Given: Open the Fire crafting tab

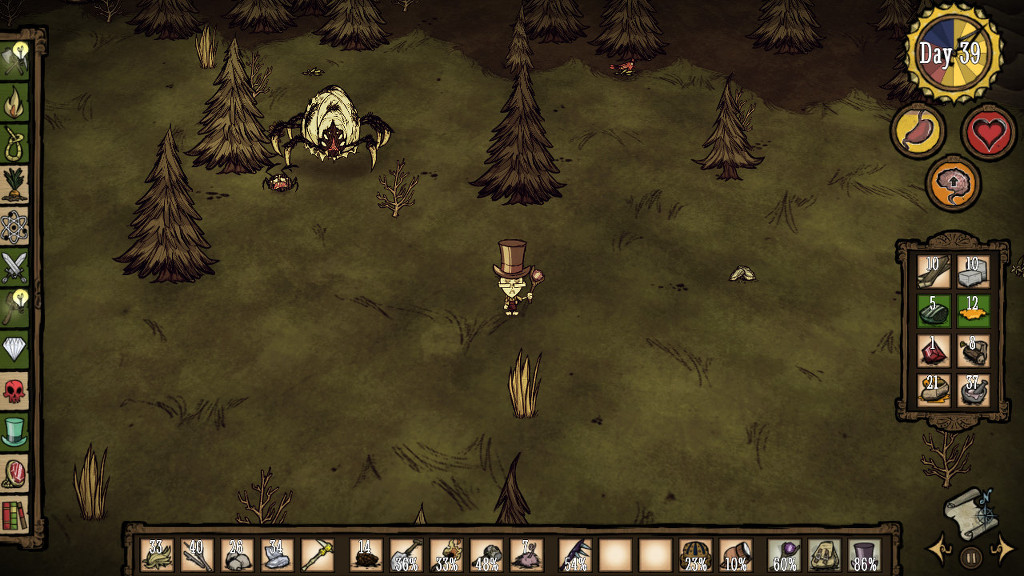Looking at the screenshot, I should pyautogui.click(x=15, y=102).
